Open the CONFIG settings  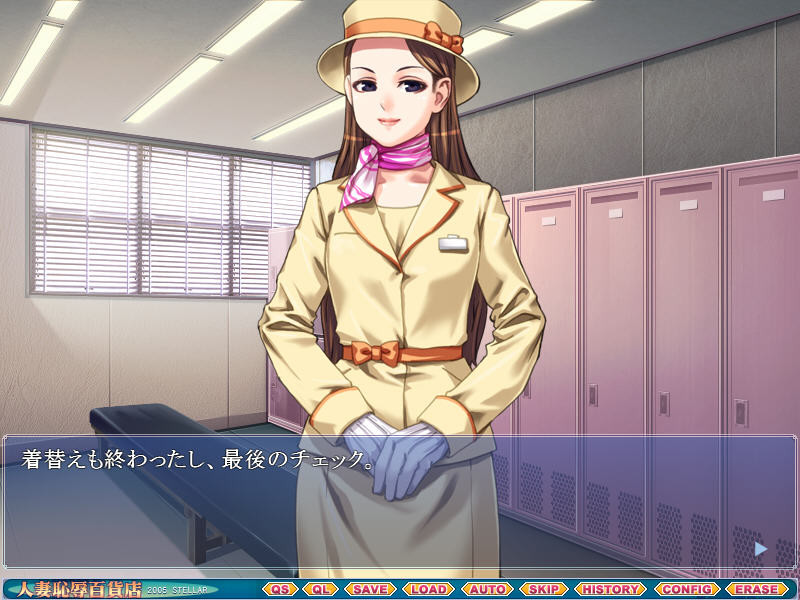(x=686, y=589)
